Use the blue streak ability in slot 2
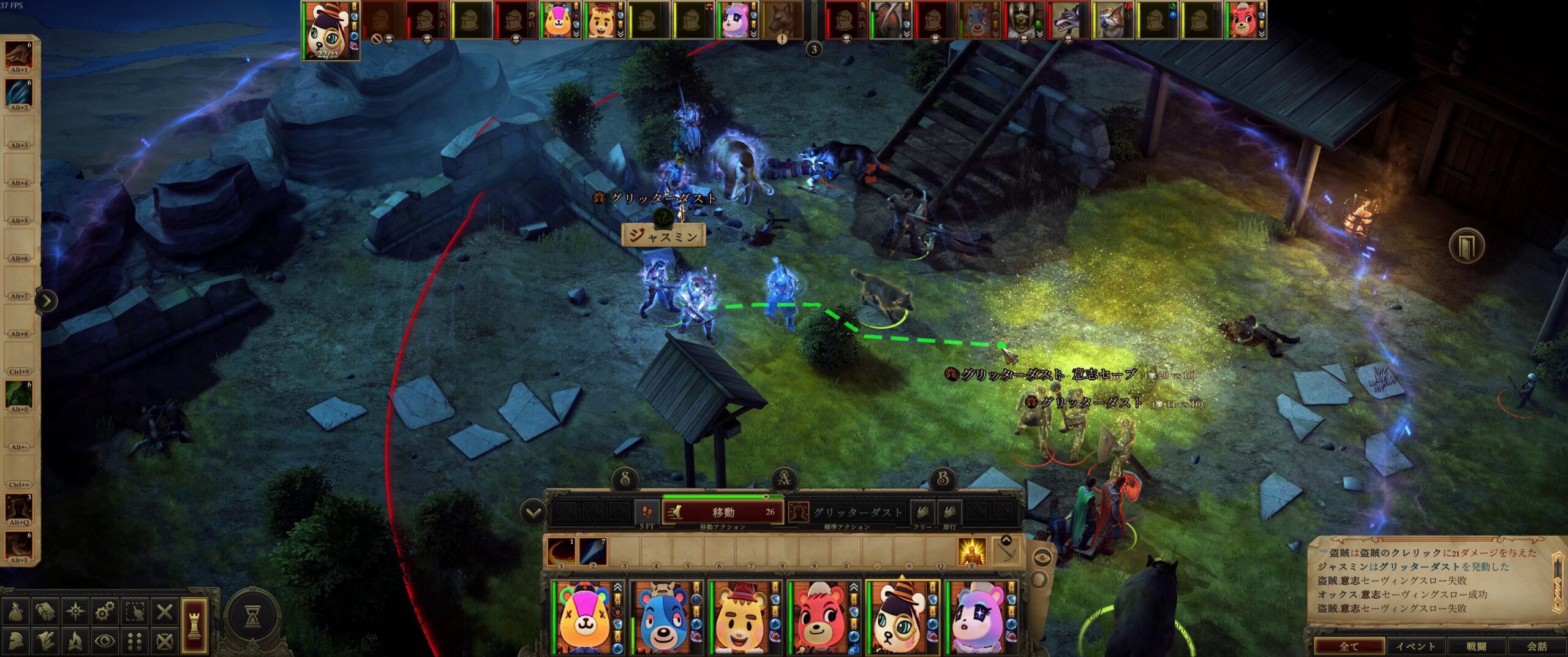Image resolution: width=1568 pixels, height=657 pixels. pos(592,551)
